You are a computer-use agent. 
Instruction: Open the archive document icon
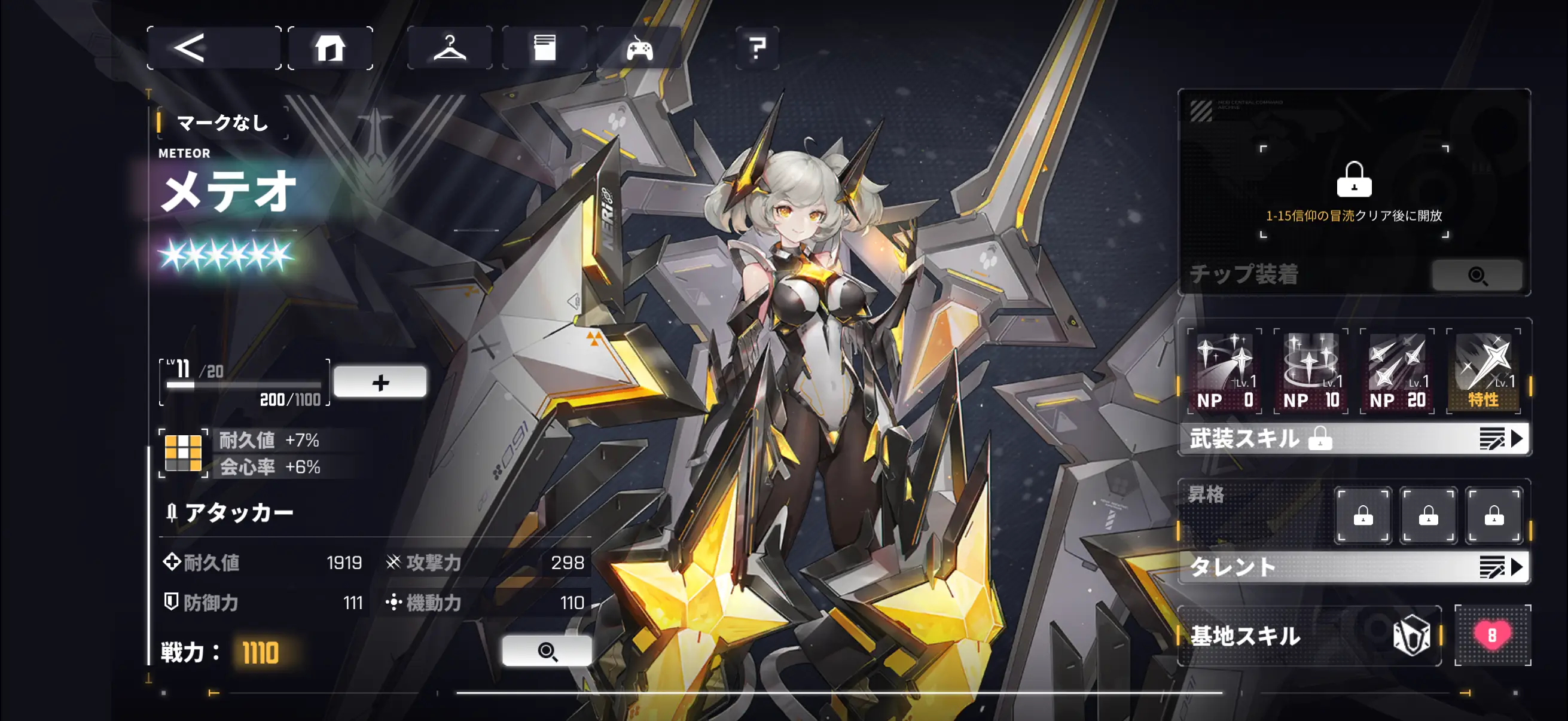point(544,48)
